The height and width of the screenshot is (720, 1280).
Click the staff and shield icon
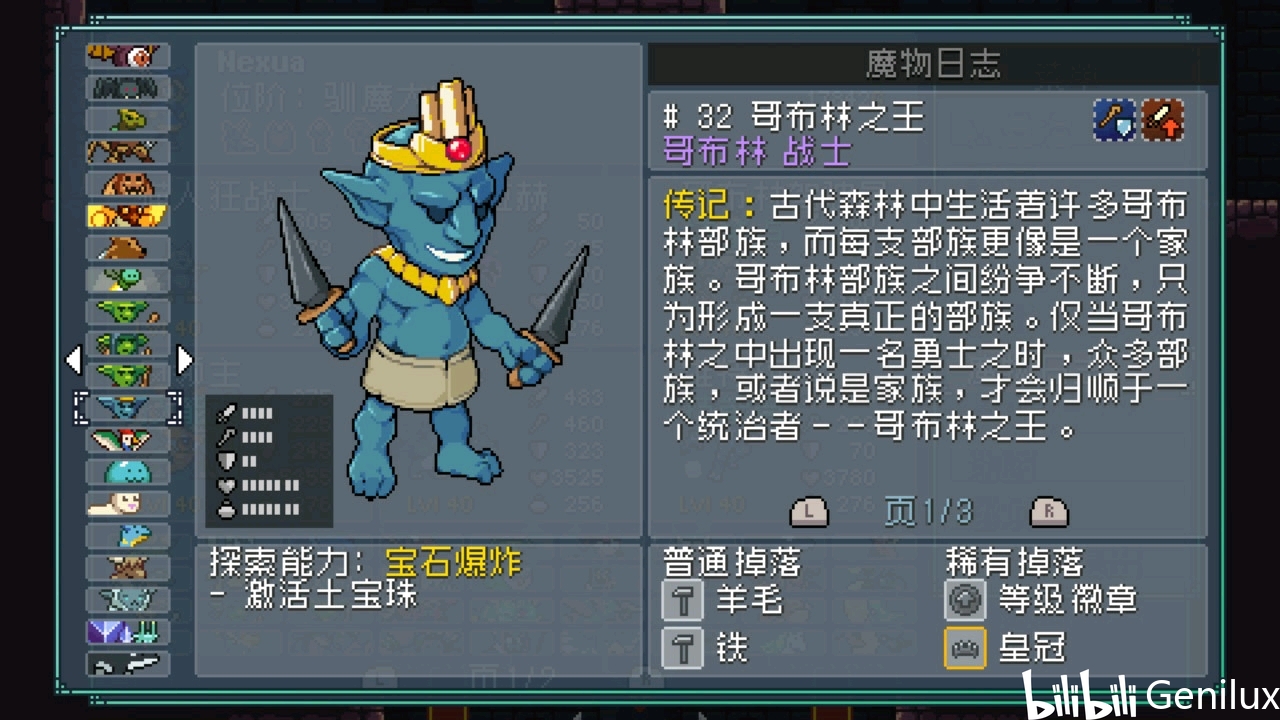pos(1114,121)
